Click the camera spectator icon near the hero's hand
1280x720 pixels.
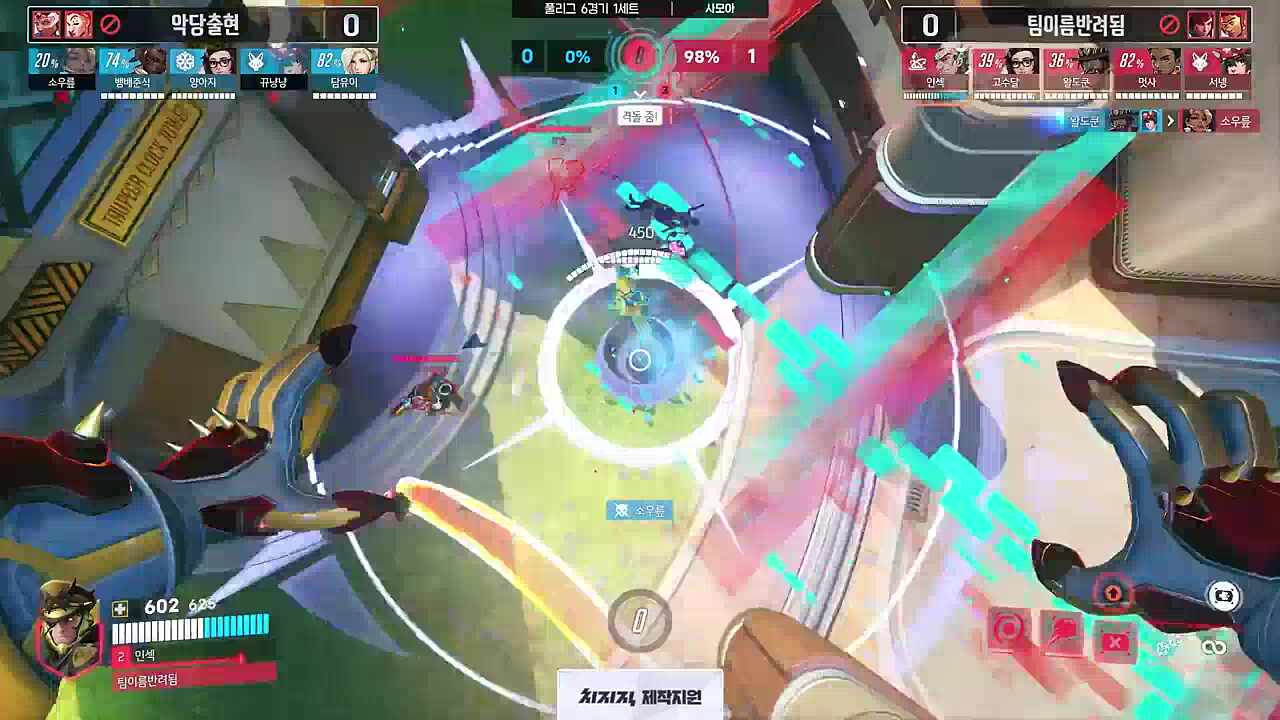(x=1222, y=595)
